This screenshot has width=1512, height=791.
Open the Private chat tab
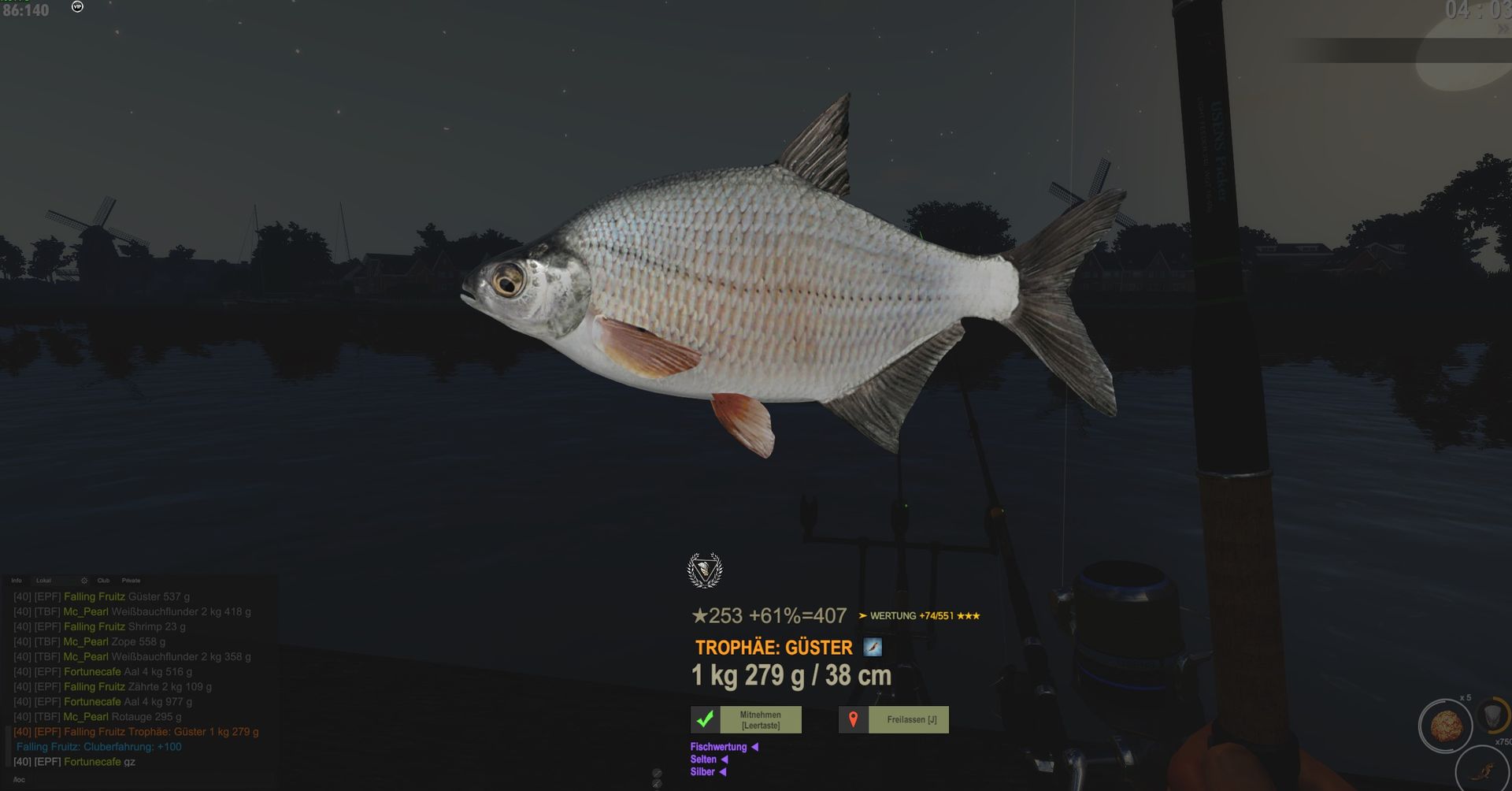[132, 581]
